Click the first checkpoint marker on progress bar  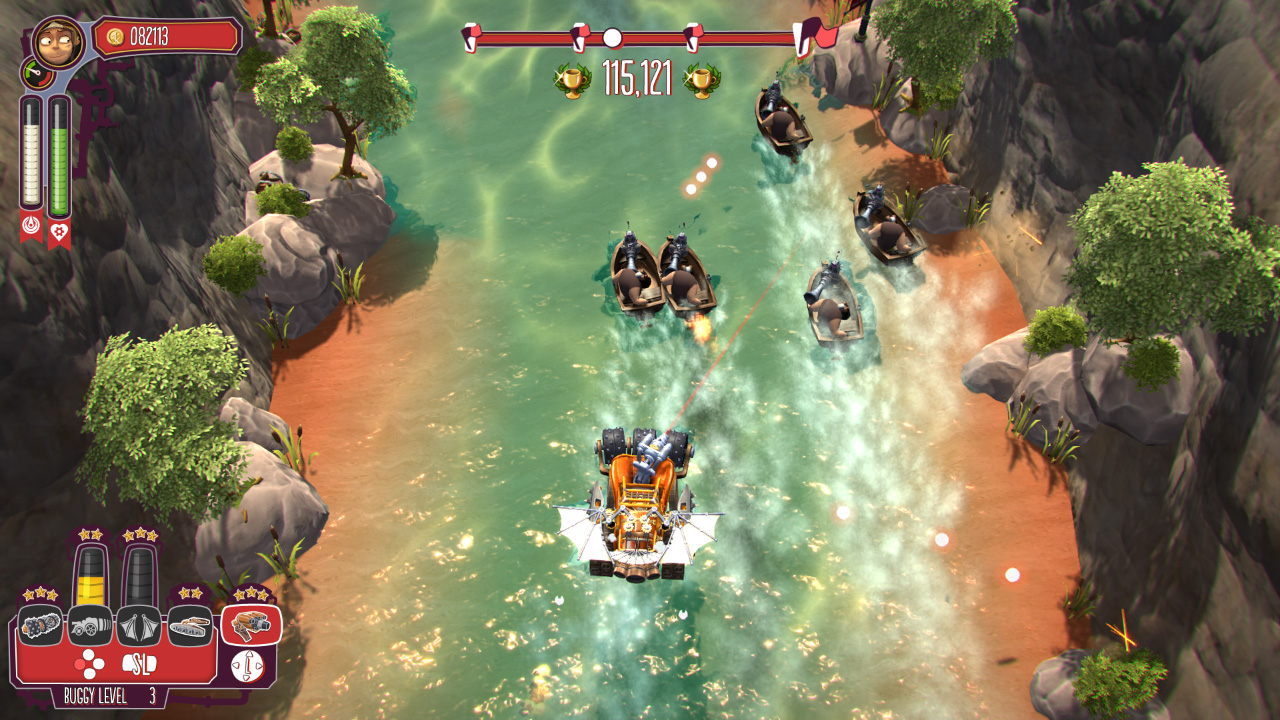tap(472, 35)
